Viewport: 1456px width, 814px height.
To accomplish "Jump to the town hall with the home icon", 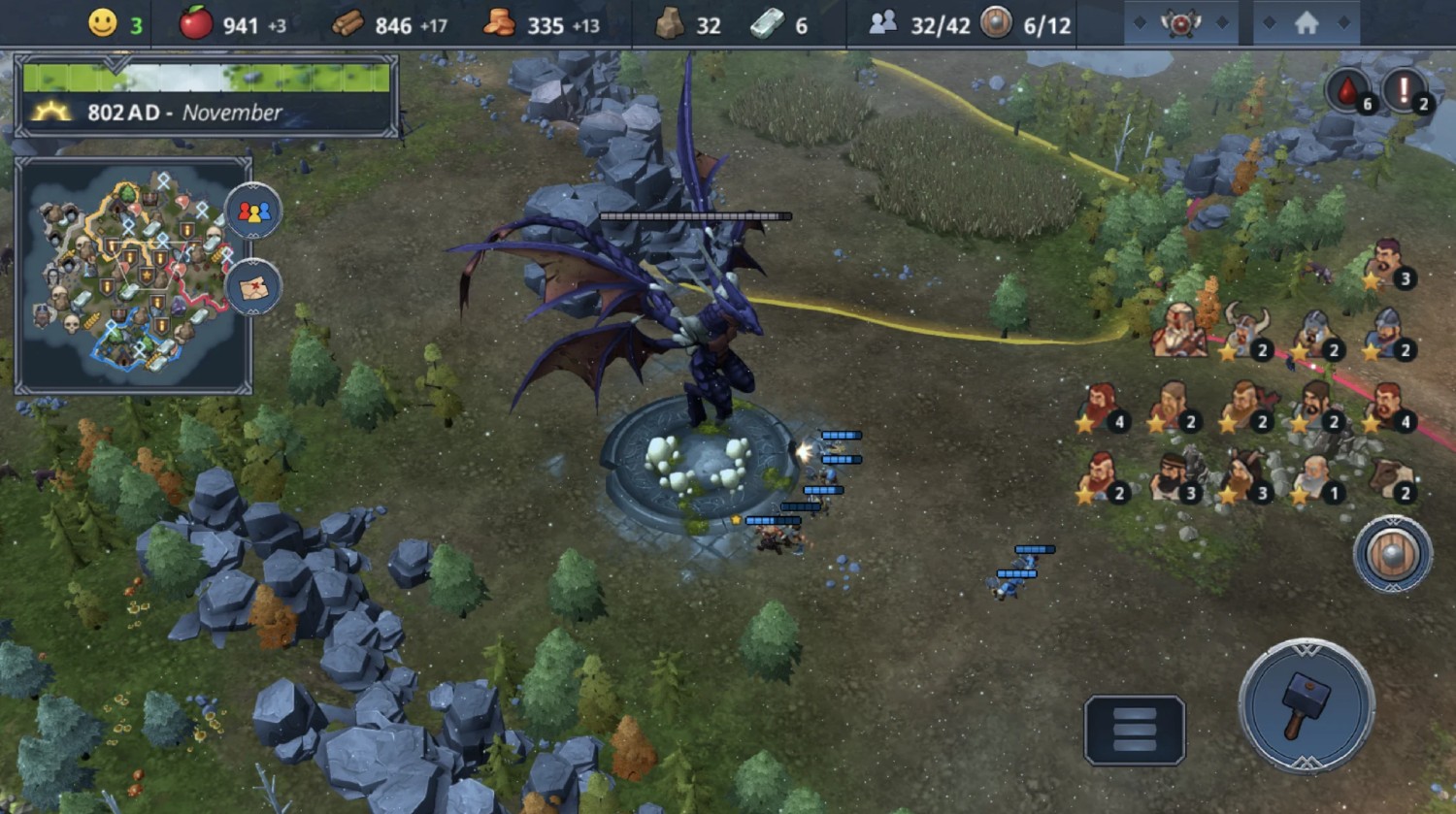I will coord(1307,23).
